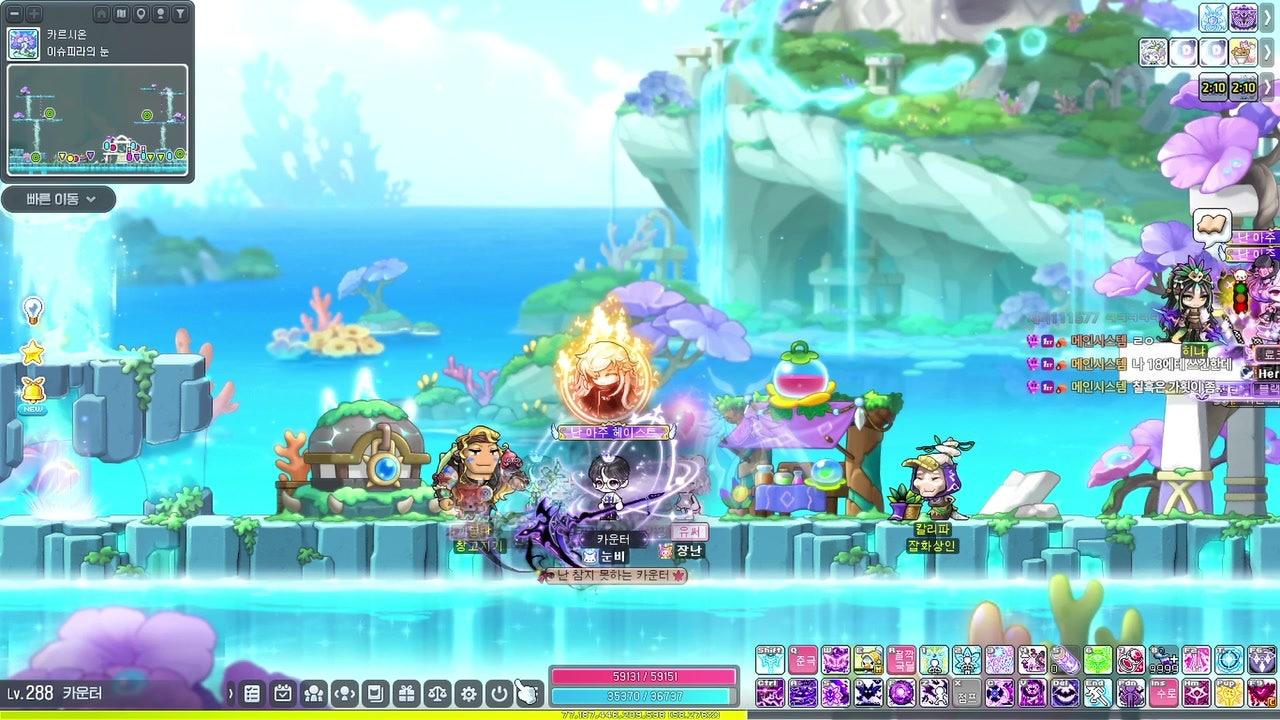The width and height of the screenshot is (1280, 720).
Task: Click the minimap's plus expand button
Action: 34,14
